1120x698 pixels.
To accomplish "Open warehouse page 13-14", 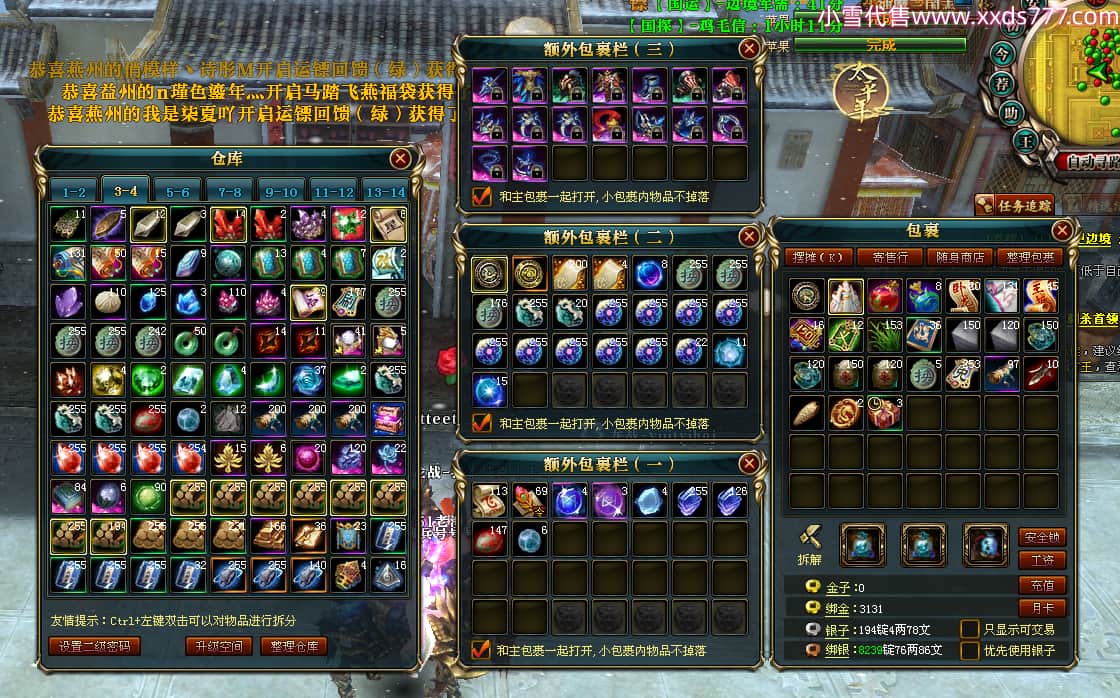I will click(x=385, y=191).
